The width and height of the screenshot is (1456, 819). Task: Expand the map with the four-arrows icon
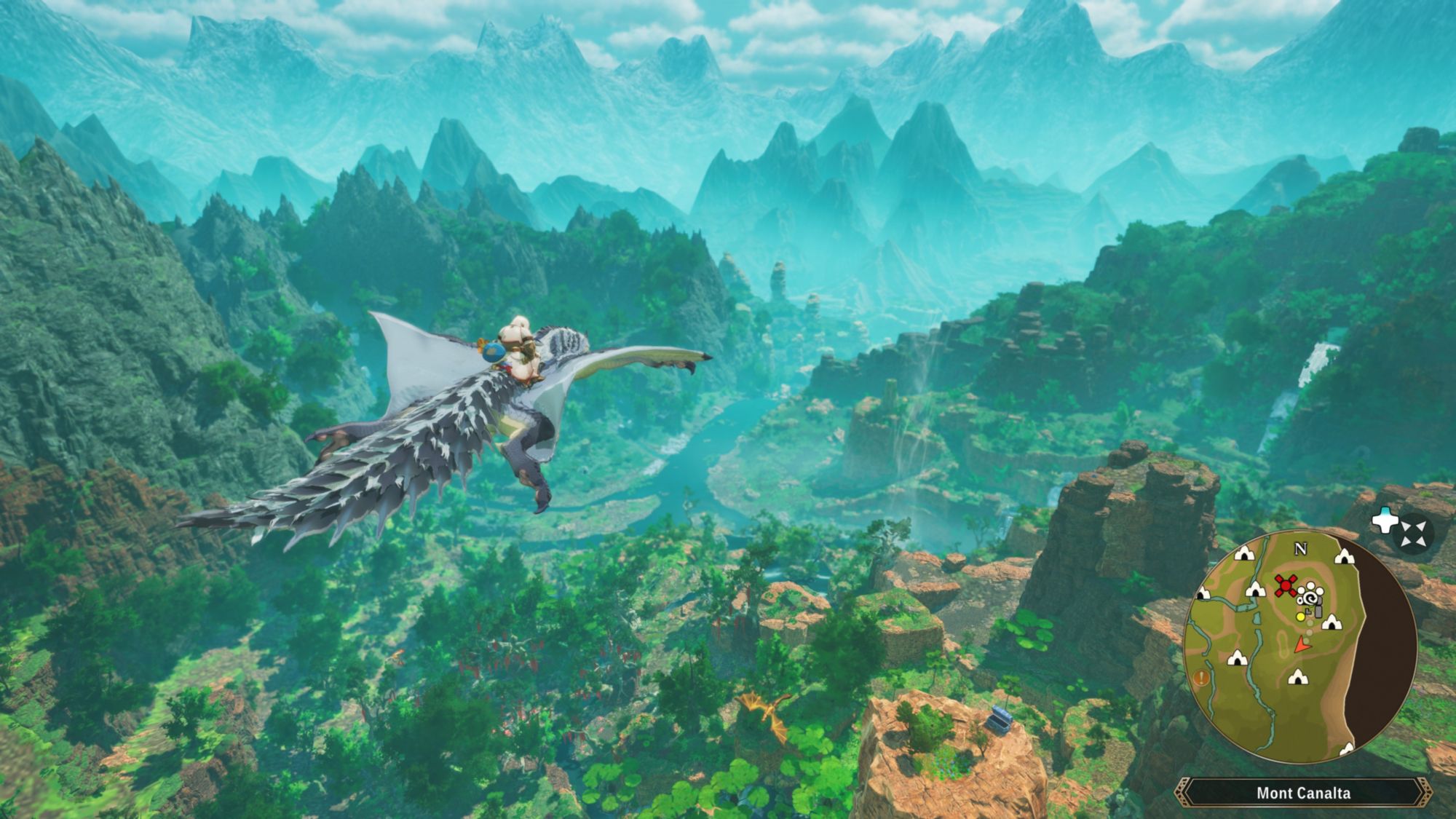[x=1413, y=532]
